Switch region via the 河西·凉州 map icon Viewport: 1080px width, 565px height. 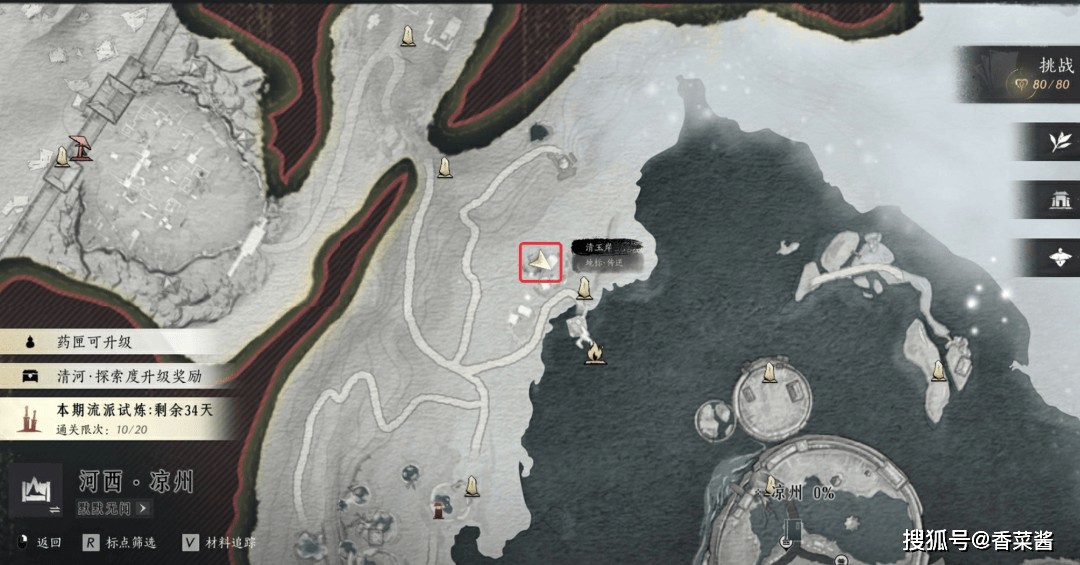(x=42, y=494)
